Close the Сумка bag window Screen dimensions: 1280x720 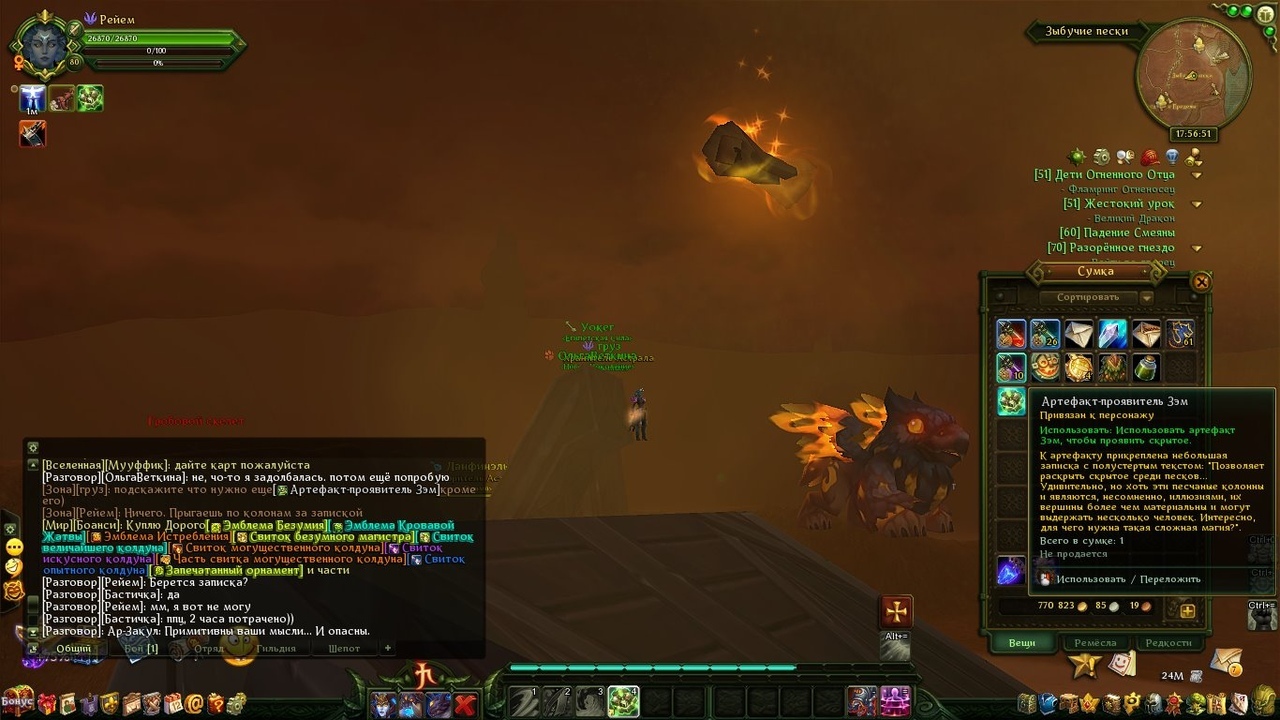(1202, 282)
